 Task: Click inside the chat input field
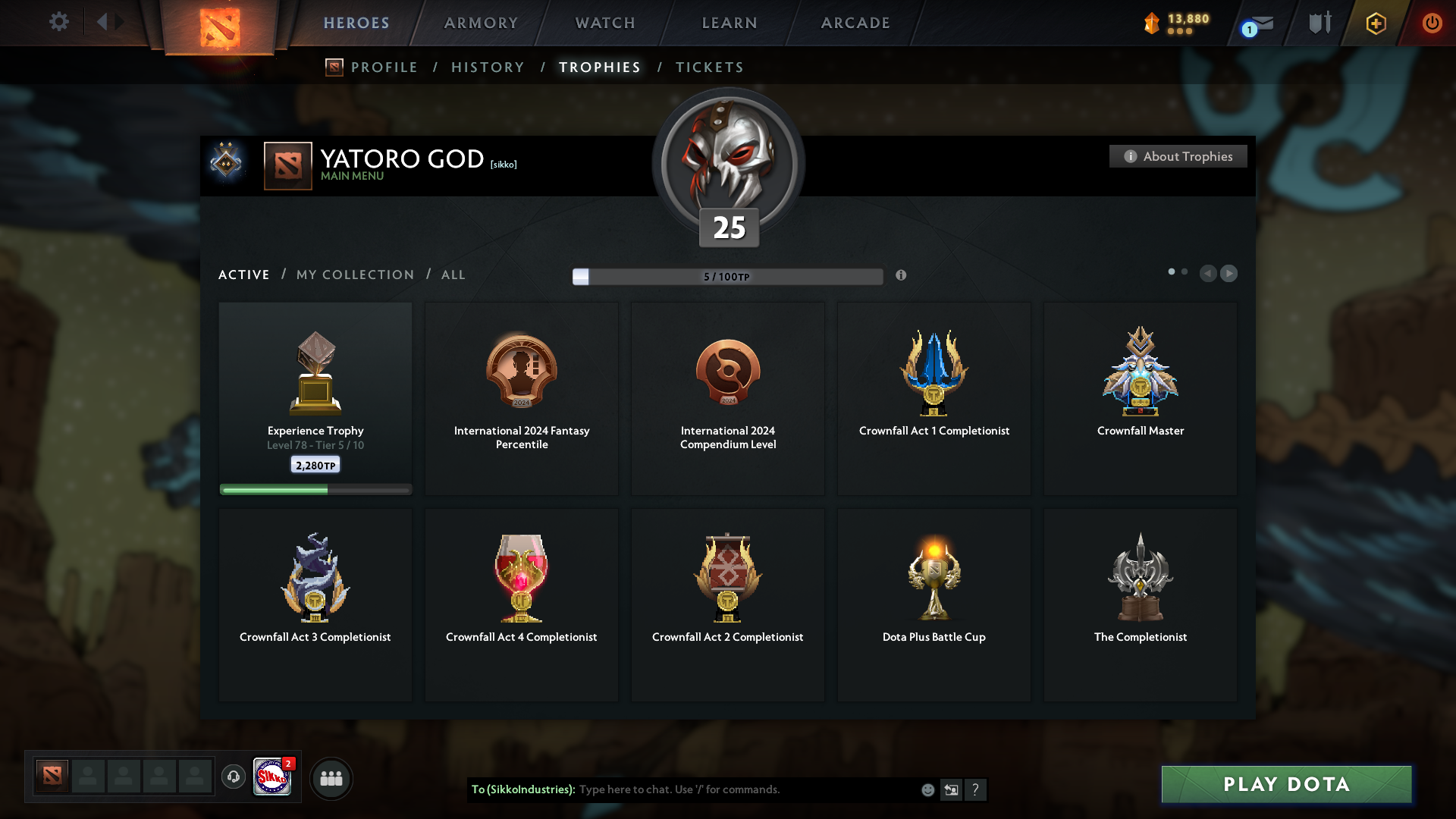(x=720, y=789)
